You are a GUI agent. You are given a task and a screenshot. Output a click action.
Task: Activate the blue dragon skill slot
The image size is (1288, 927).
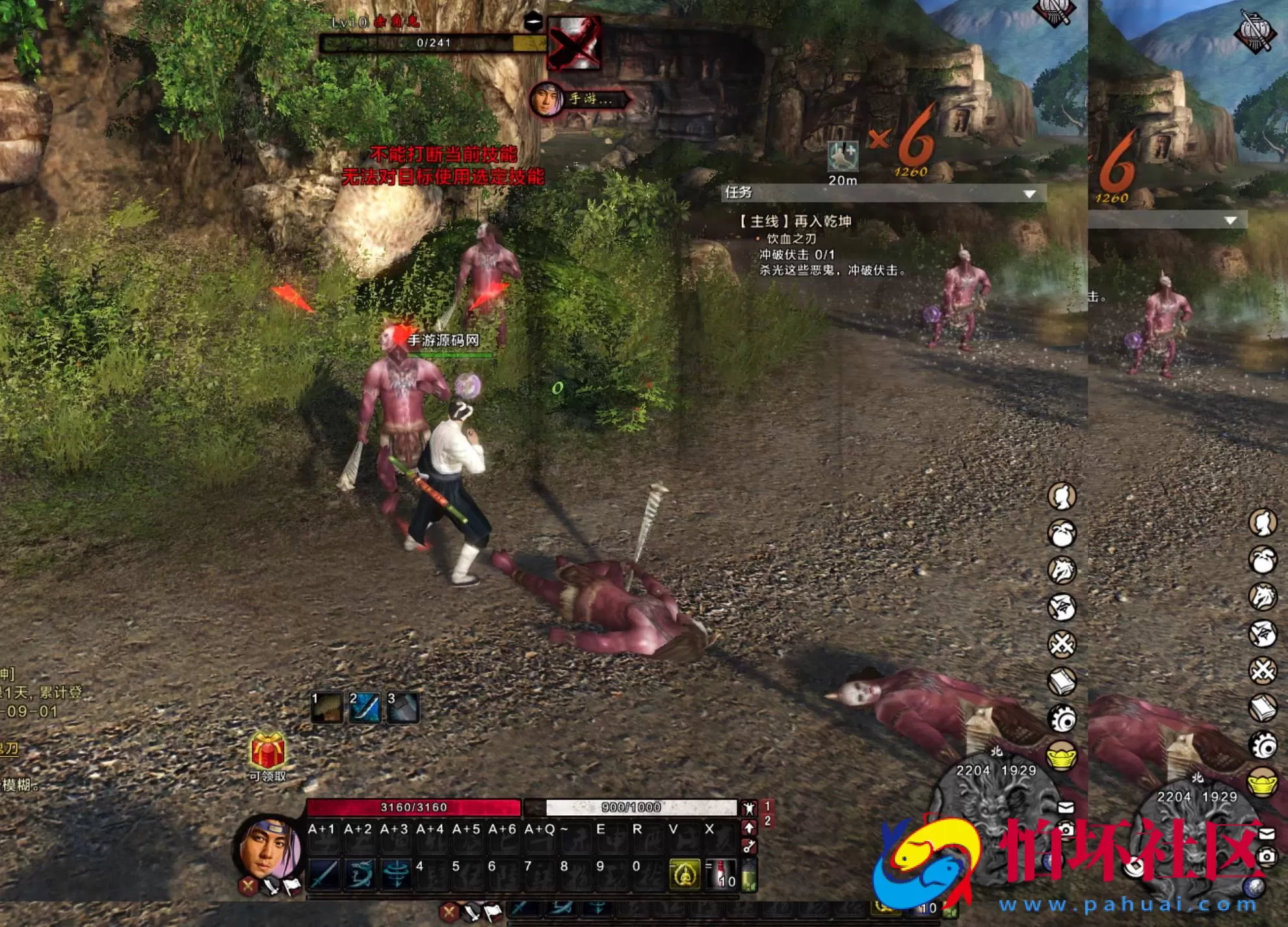(x=359, y=874)
